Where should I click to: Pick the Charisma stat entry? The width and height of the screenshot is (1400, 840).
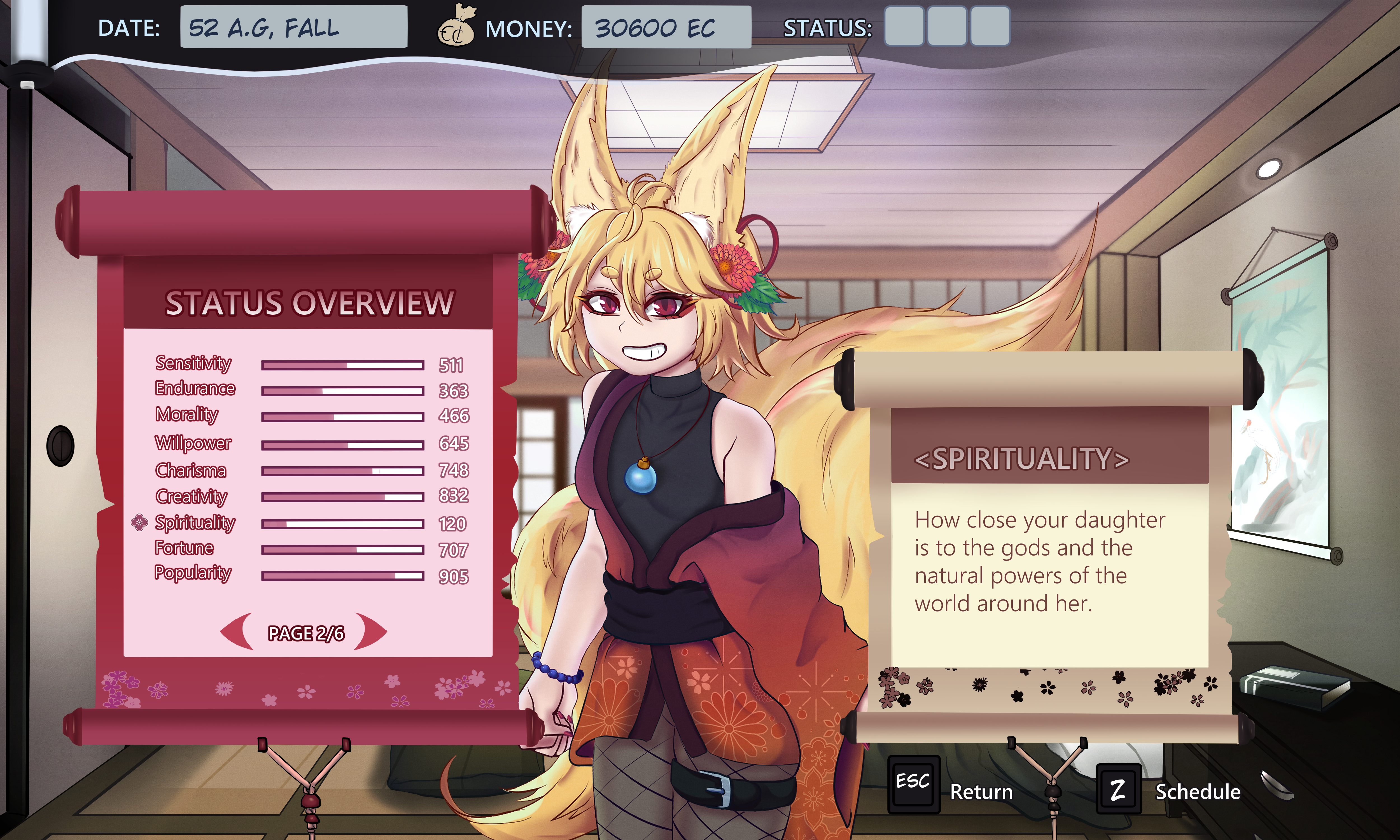click(x=191, y=470)
